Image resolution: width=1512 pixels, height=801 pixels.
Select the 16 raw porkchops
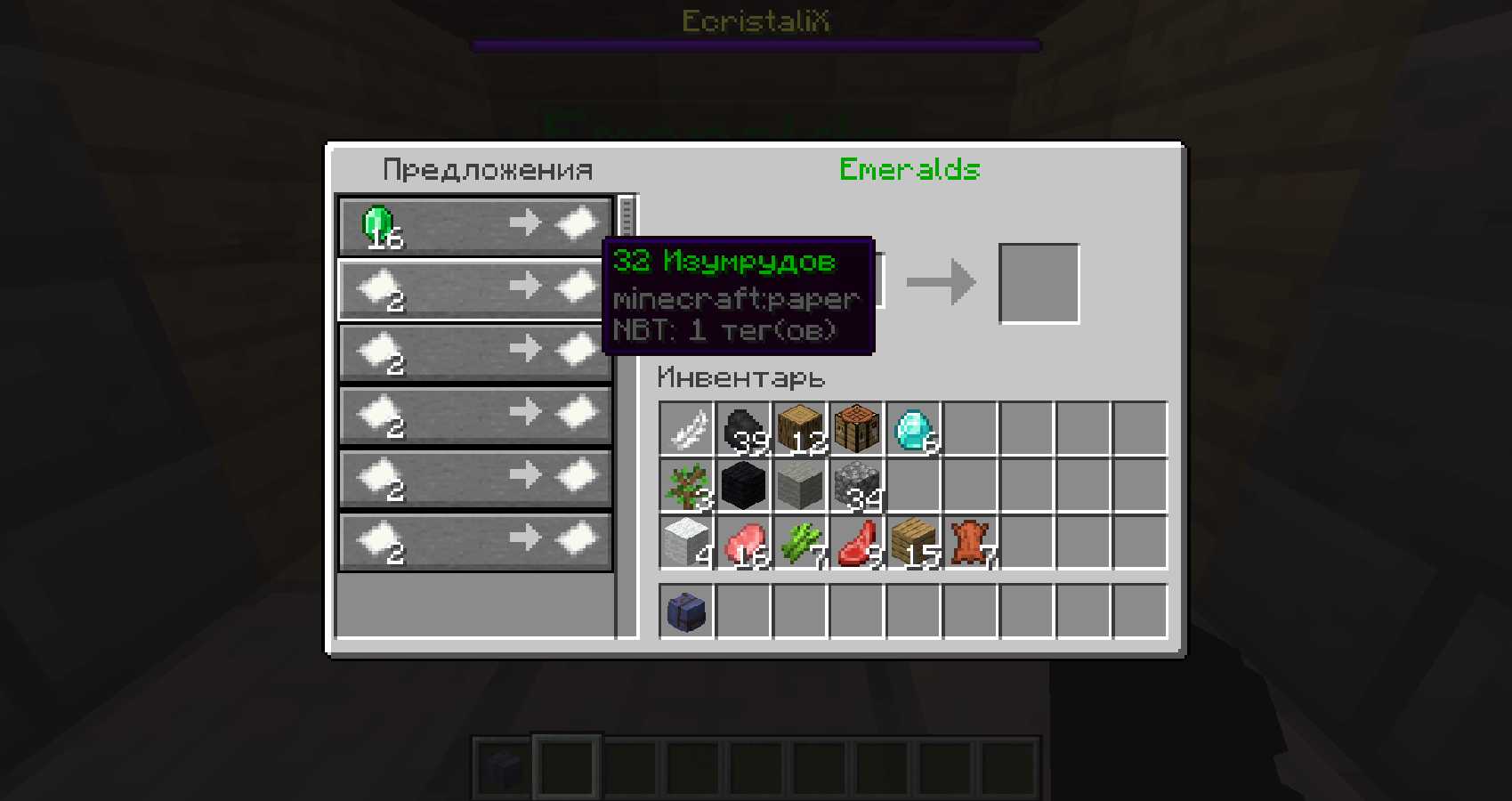(744, 542)
